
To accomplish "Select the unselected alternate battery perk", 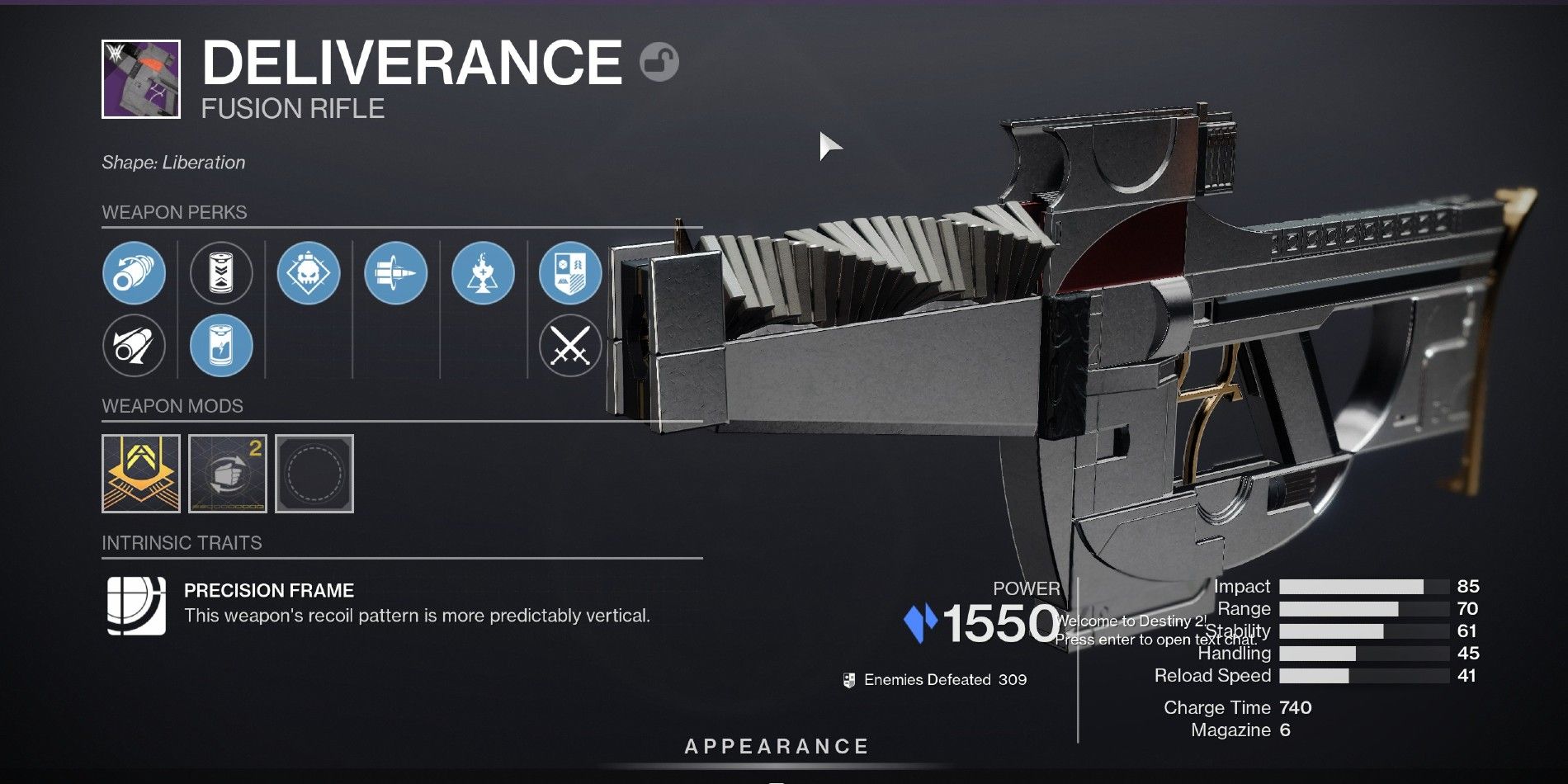I will click(x=221, y=346).
